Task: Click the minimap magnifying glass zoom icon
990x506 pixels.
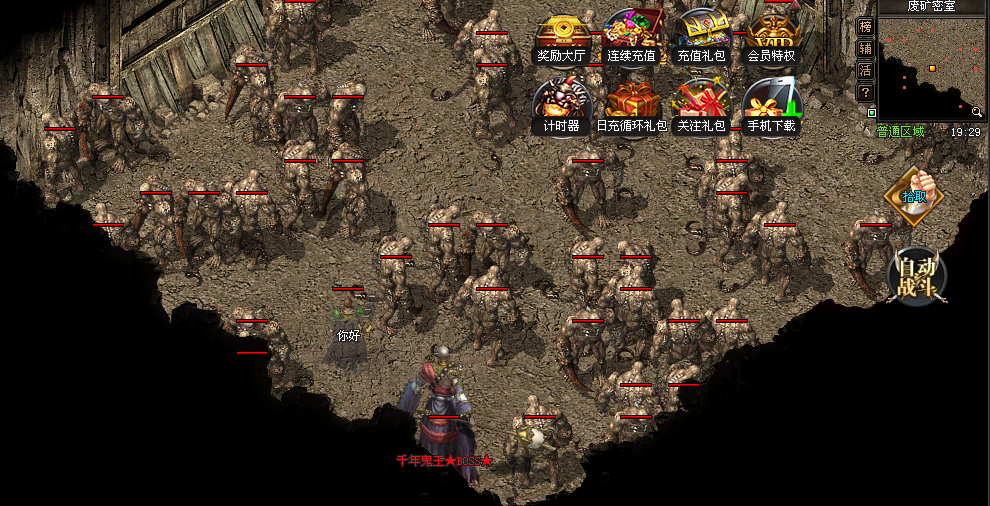Action: [x=977, y=111]
